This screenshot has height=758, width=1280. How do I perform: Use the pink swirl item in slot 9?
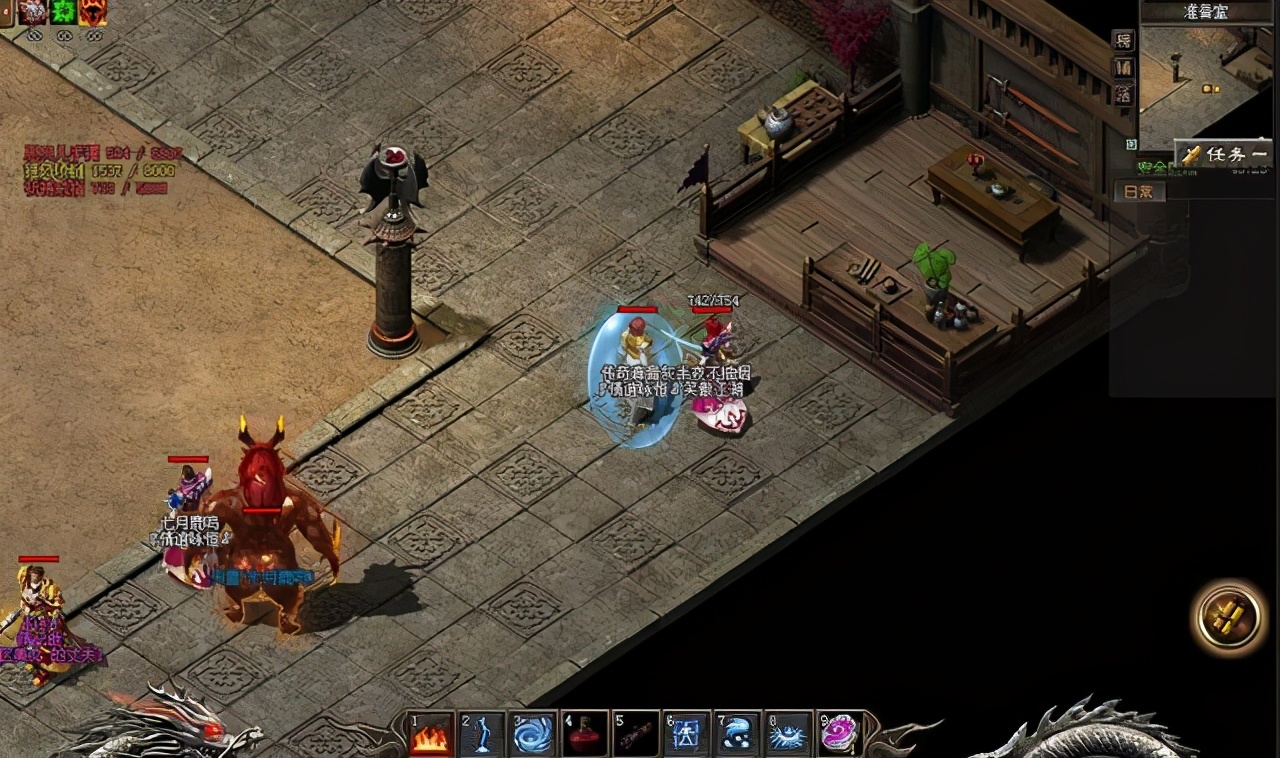[x=840, y=735]
